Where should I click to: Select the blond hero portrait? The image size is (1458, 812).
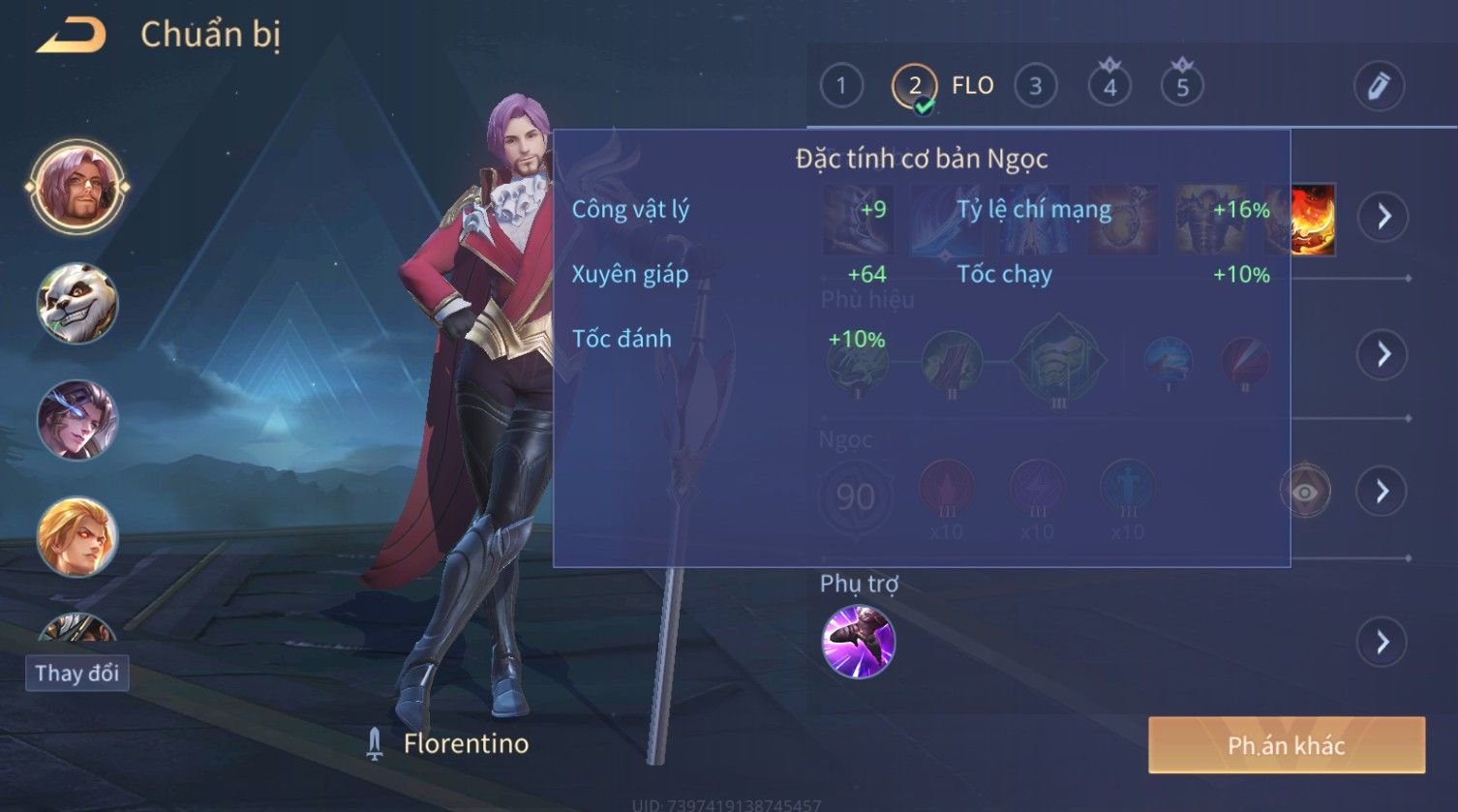tap(76, 537)
